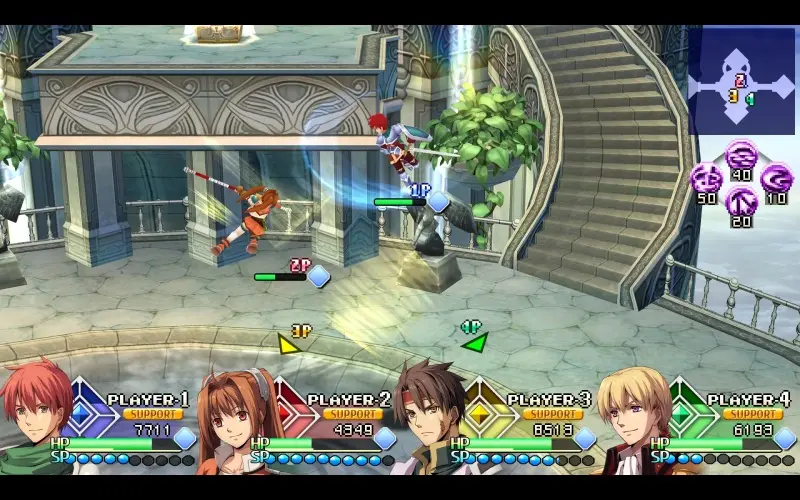Click Player-1's blue diamond emblem
This screenshot has height=500, width=800.
click(x=86, y=411)
